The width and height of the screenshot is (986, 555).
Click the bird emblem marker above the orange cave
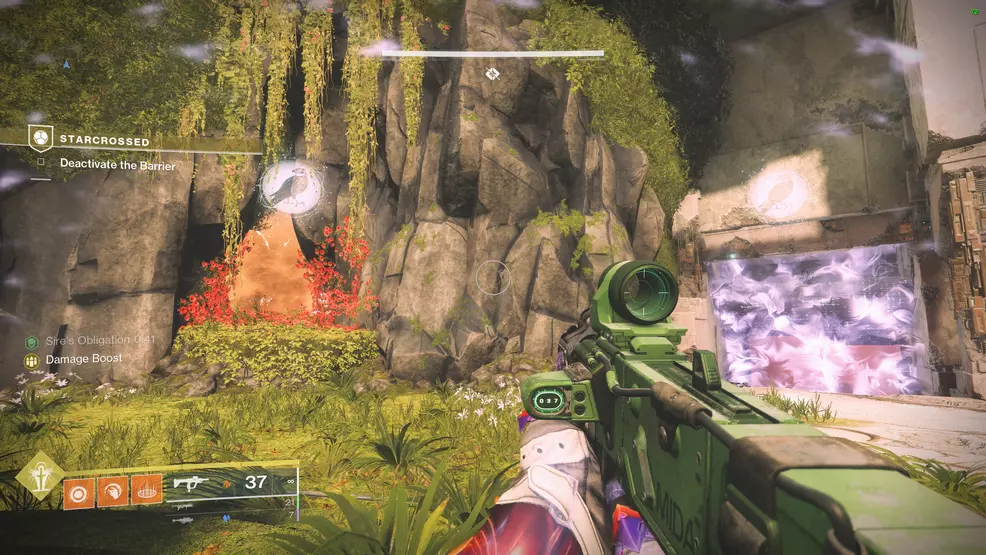290,185
